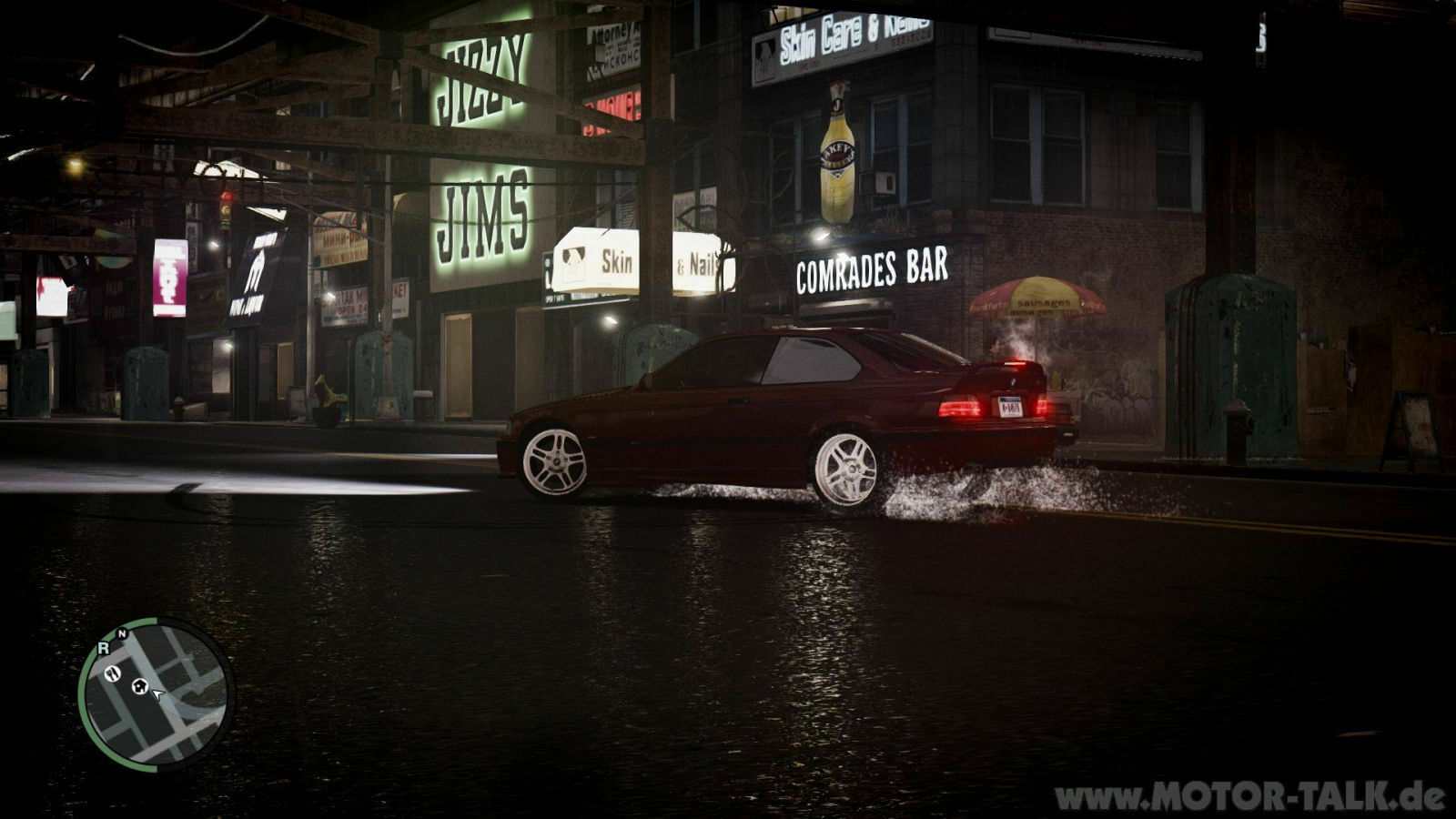1456x819 pixels.
Task: Select the player arrow on the minimap
Action: pyautogui.click(x=157, y=693)
